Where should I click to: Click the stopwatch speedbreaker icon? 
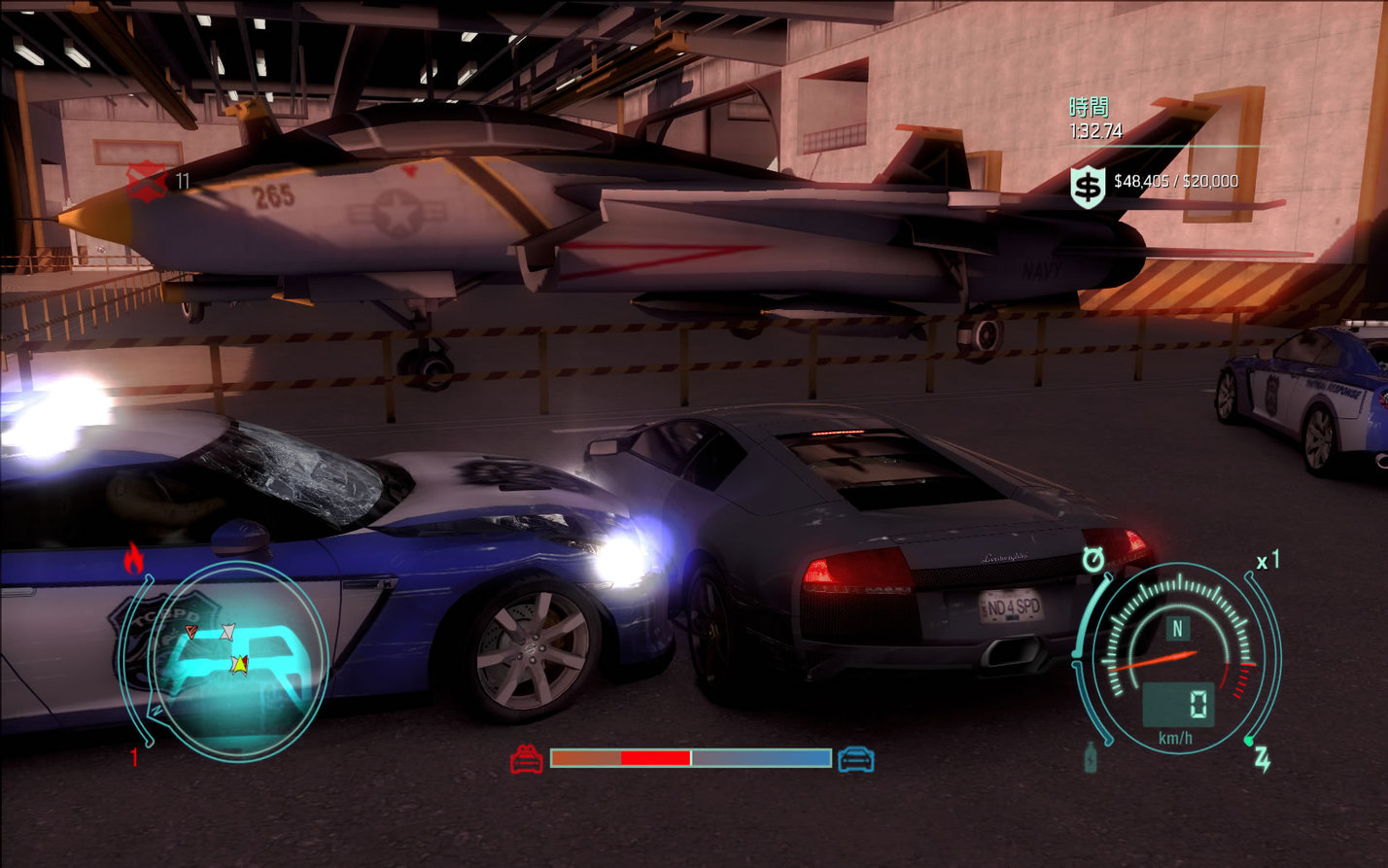point(1094,561)
